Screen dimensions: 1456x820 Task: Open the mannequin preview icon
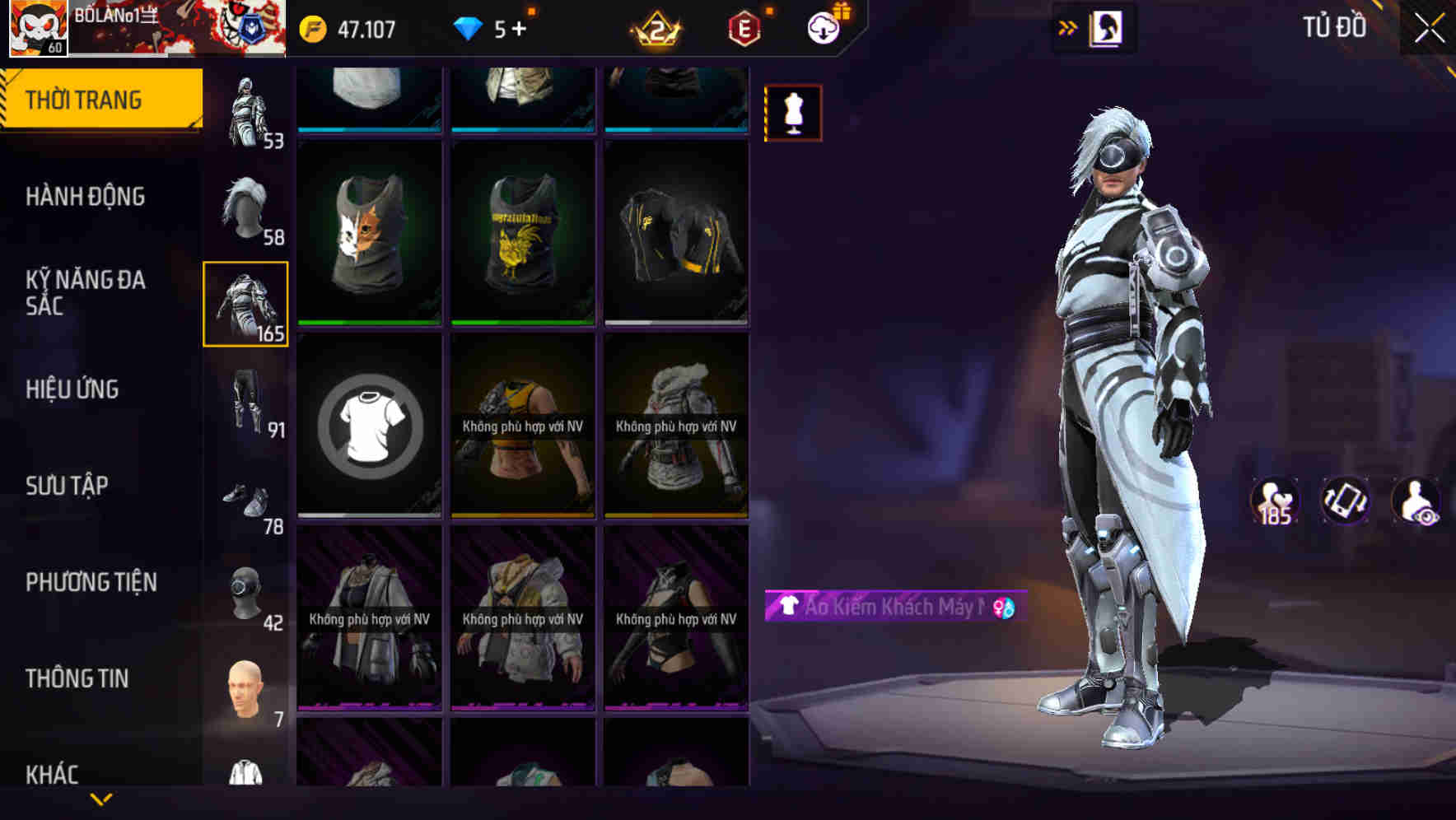(x=791, y=112)
